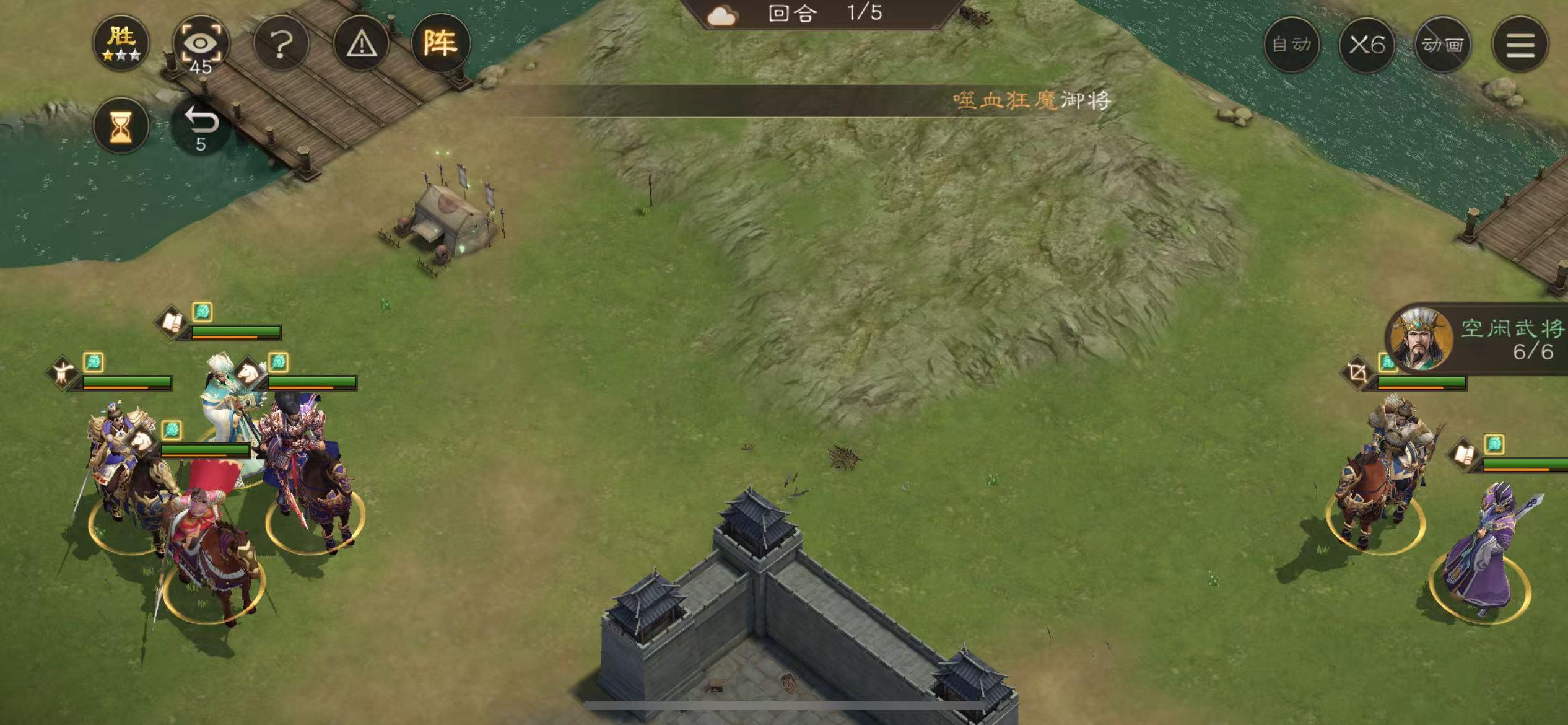Click the eye scouting icon showing 45
Viewport: 1568px width, 725px height.
click(x=203, y=42)
